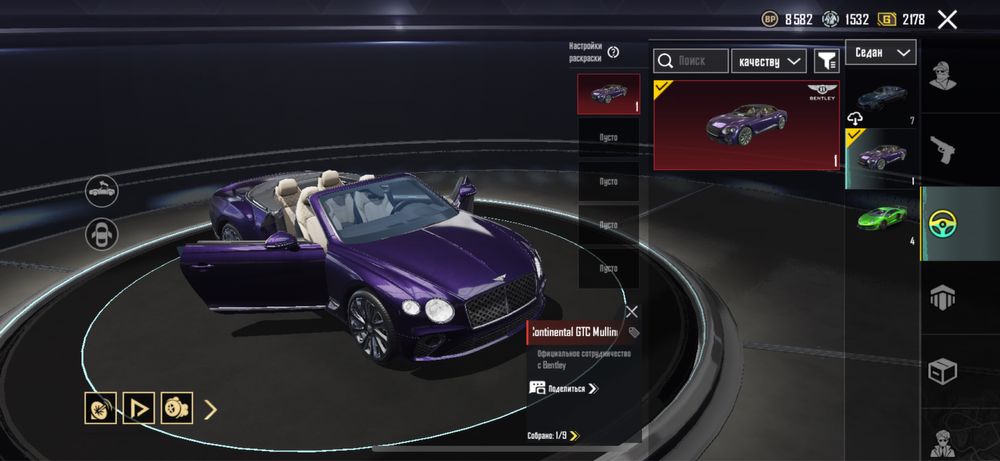Image resolution: width=1000 pixels, height=461 pixels.
Task: Click the Поиск search field
Action: click(691, 61)
